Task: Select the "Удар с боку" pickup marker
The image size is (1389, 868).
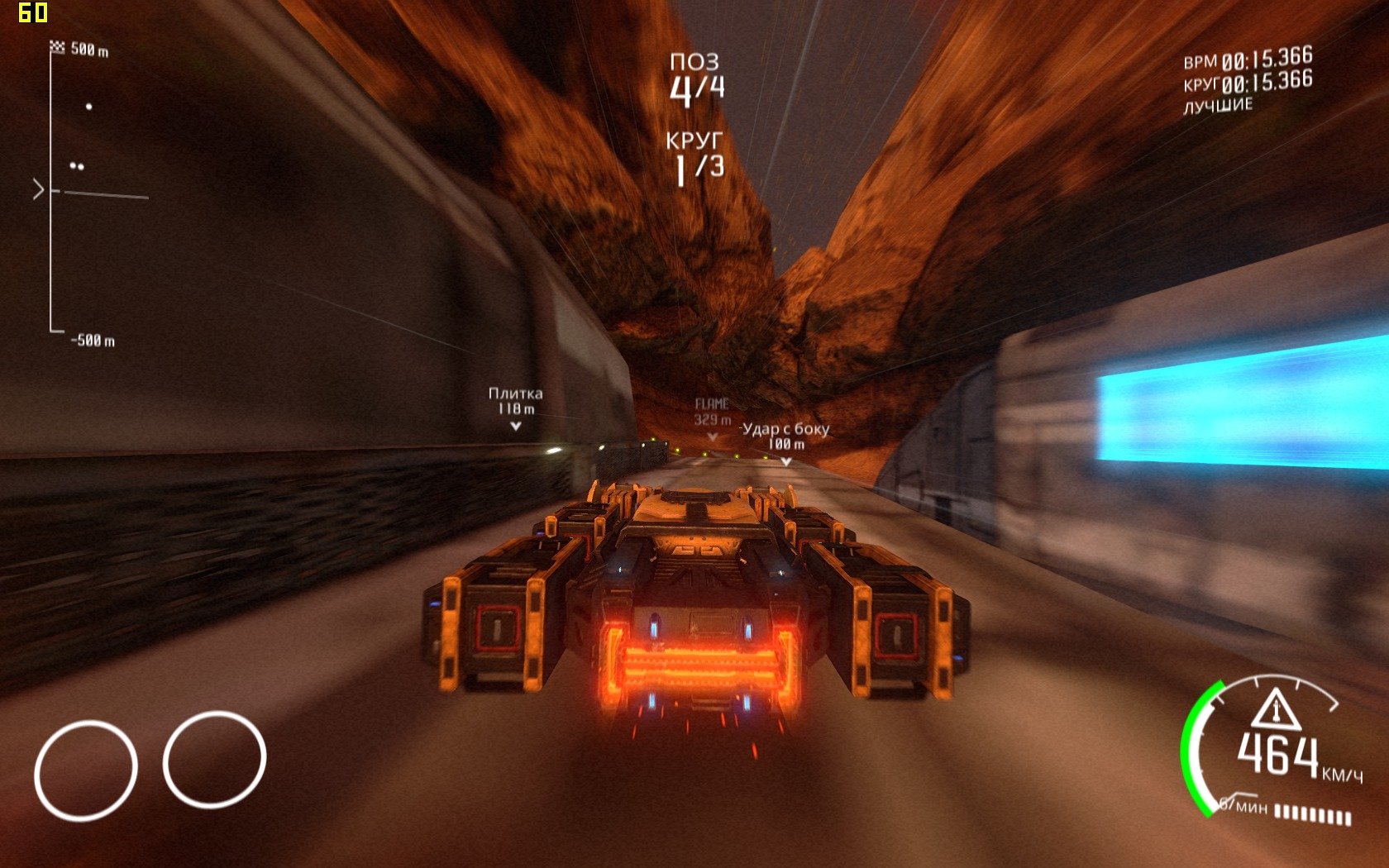Action: pyautogui.click(x=785, y=442)
